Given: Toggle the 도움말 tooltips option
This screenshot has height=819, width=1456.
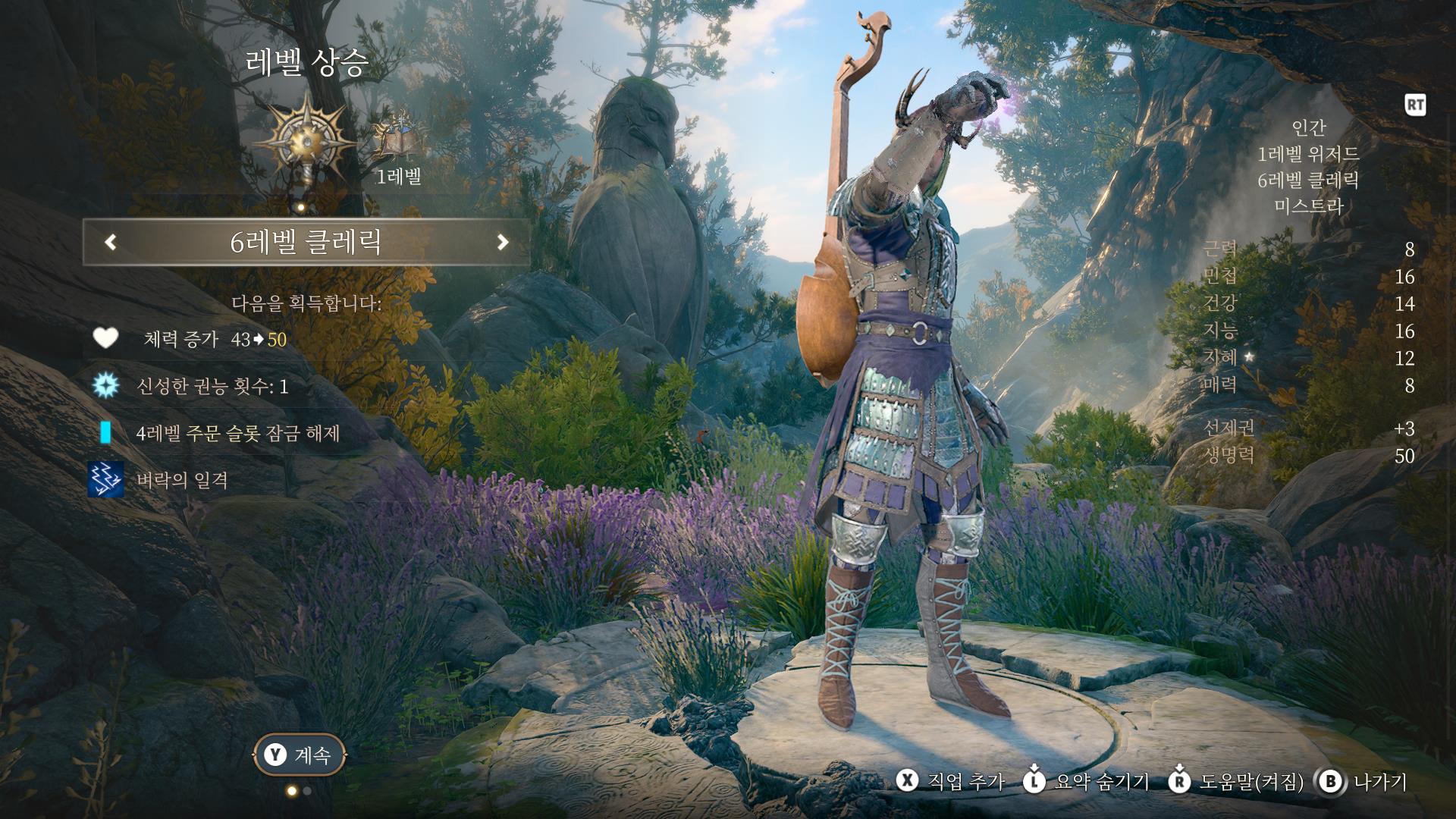Looking at the screenshot, I should 1236,782.
